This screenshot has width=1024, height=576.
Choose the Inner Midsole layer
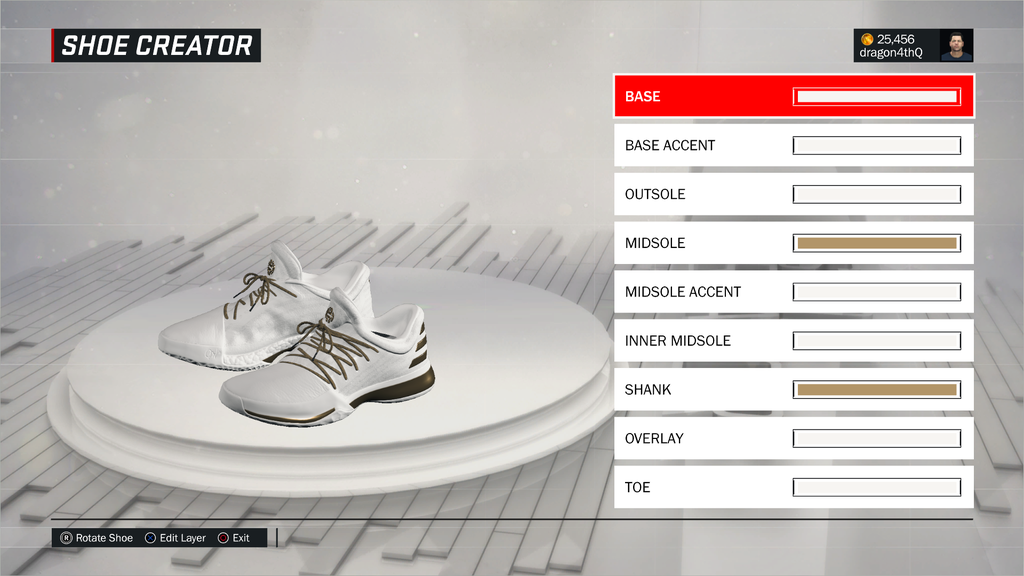click(x=793, y=341)
